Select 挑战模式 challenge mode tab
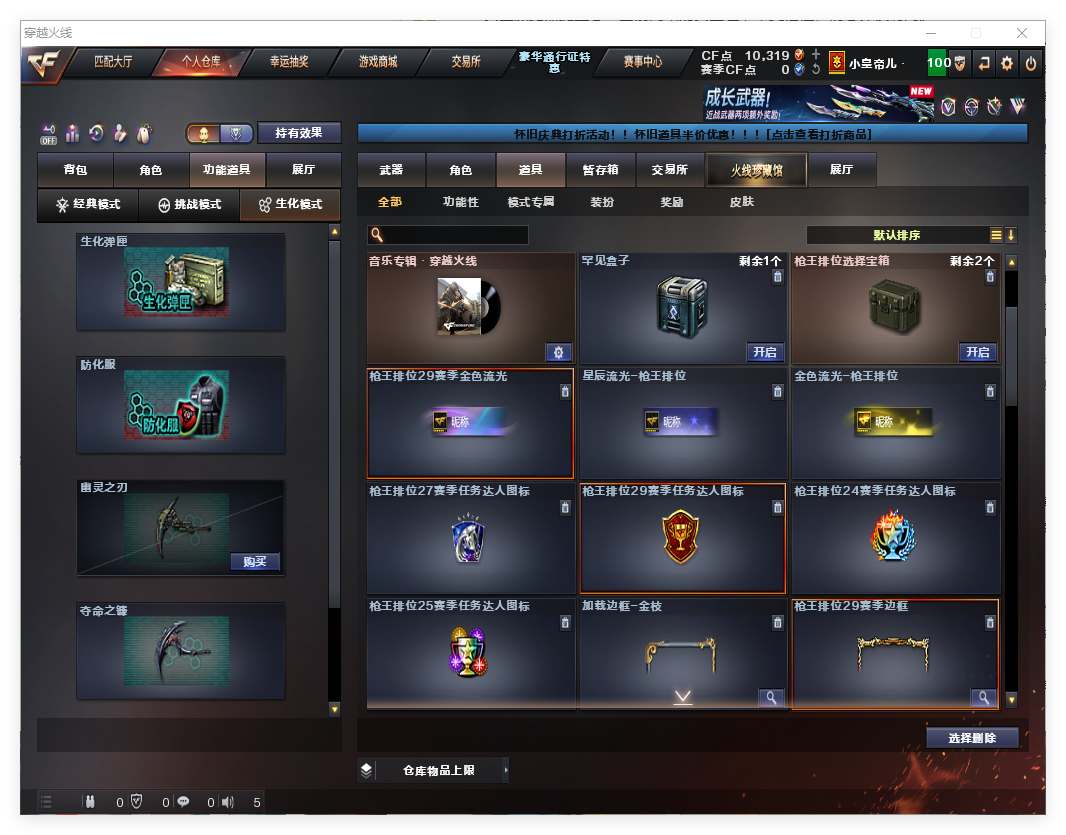 189,205
